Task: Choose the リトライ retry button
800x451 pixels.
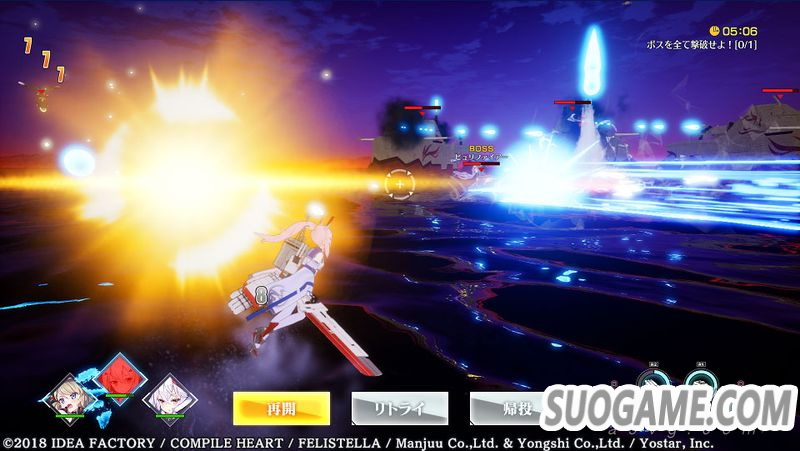Action: (399, 407)
